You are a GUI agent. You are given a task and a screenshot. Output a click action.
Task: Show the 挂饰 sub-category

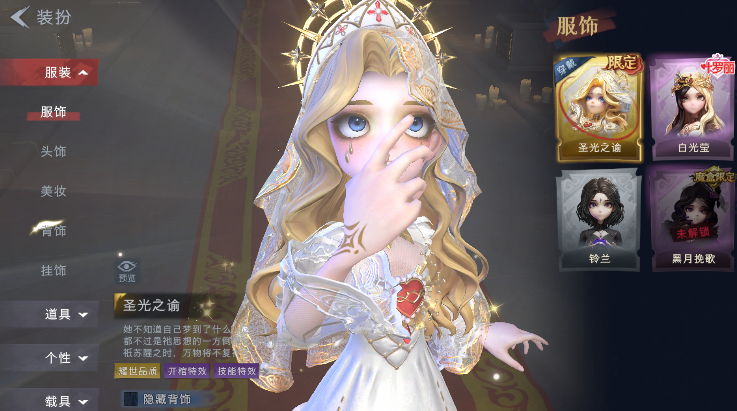(54, 270)
